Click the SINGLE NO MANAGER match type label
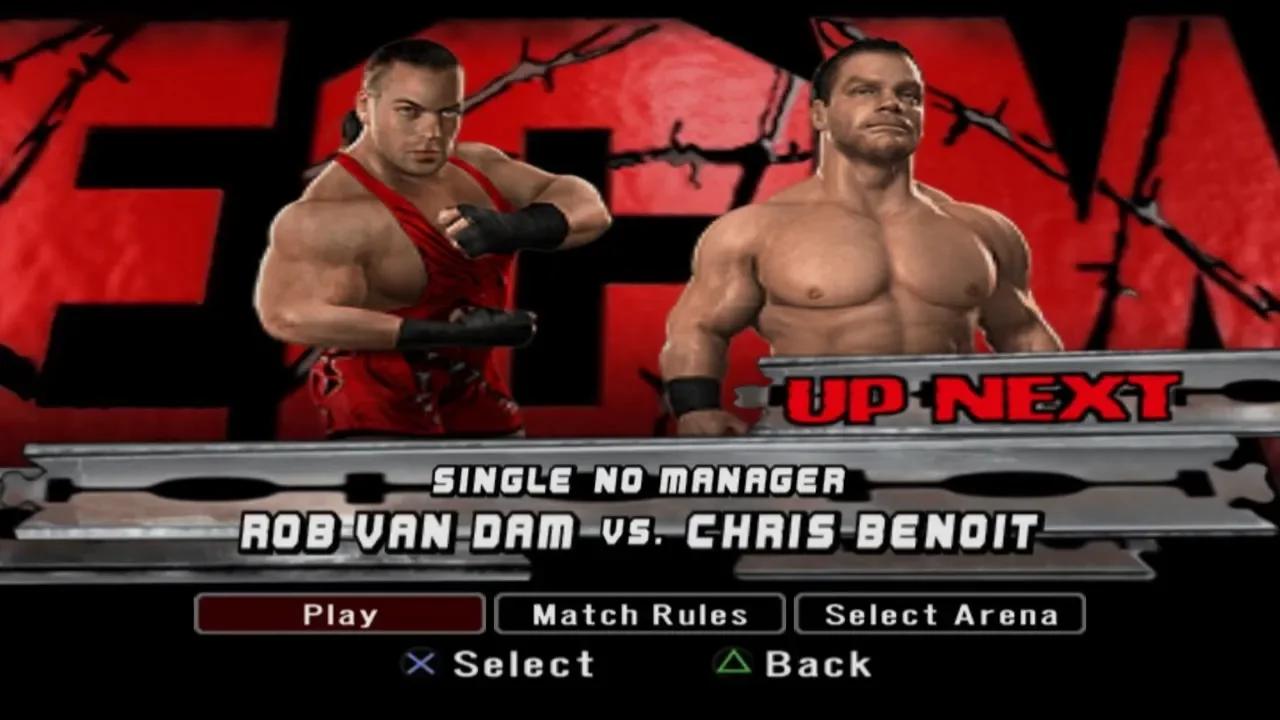This screenshot has height=720, width=1280. 640,481
